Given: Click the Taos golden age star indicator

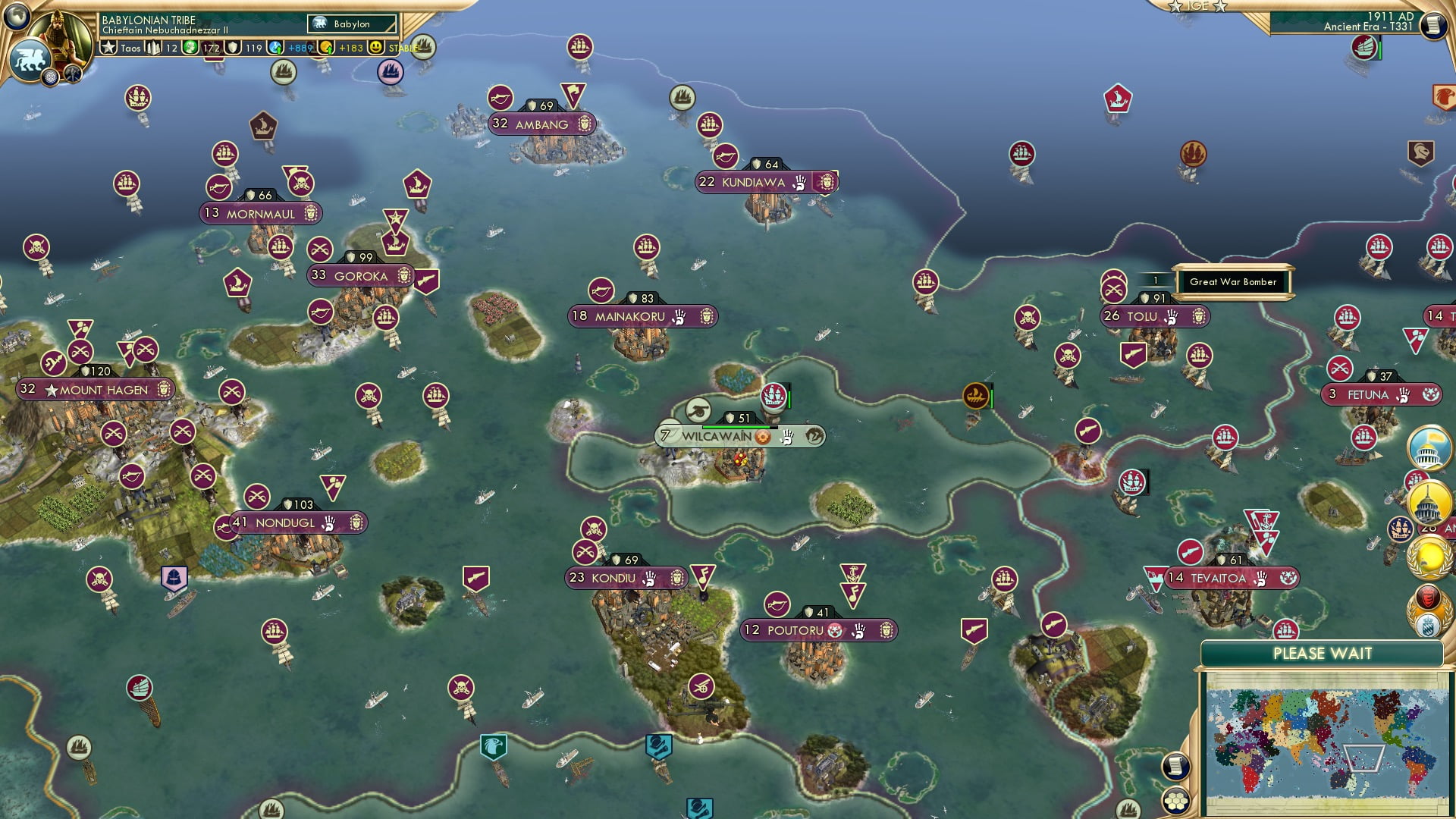Looking at the screenshot, I should 108,48.
